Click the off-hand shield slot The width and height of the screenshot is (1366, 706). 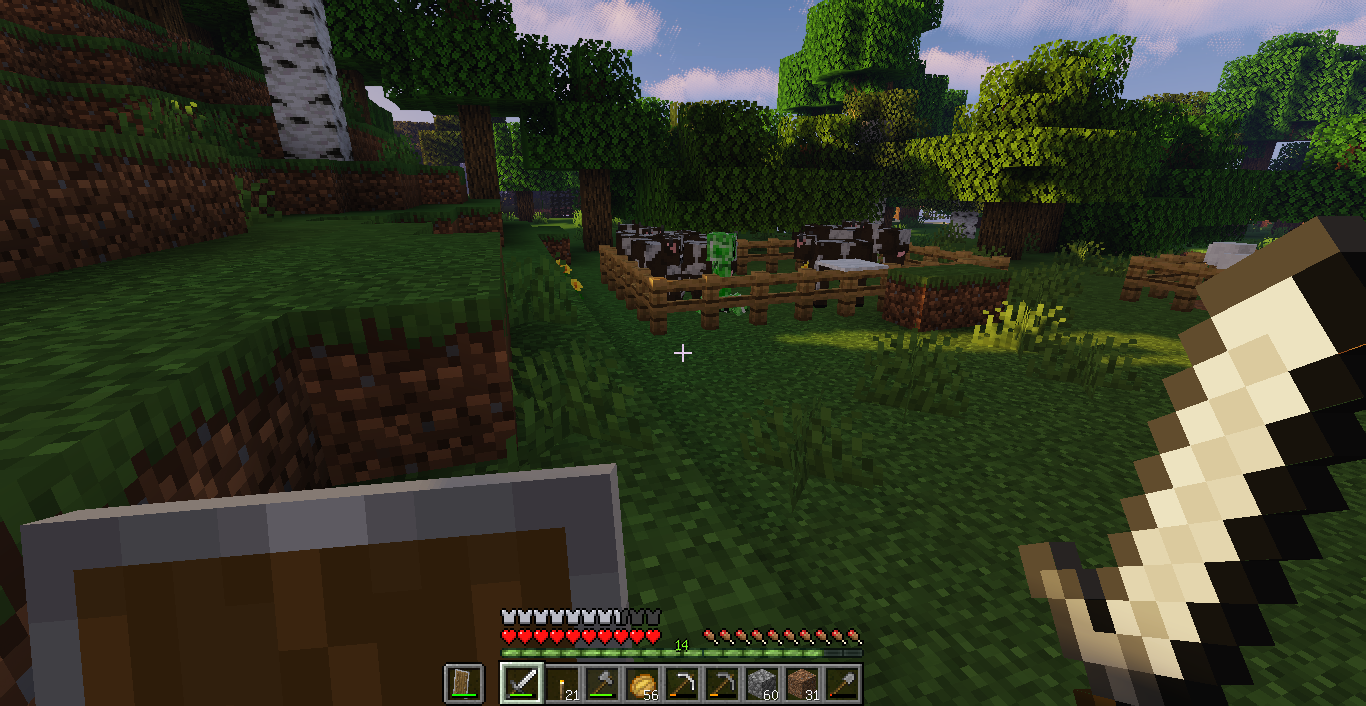pos(464,684)
